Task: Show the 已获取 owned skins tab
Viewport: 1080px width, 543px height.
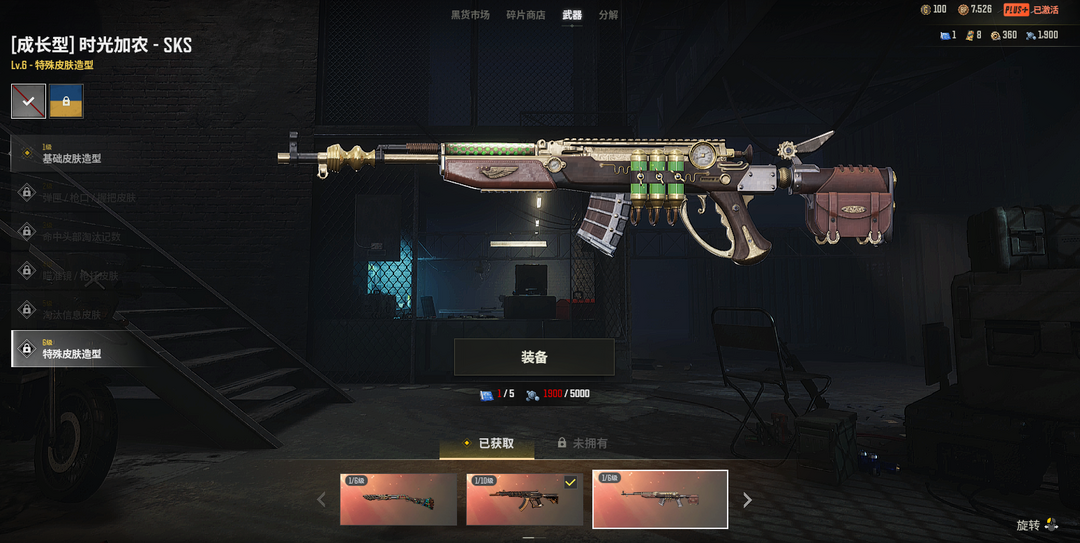Action: 488,443
